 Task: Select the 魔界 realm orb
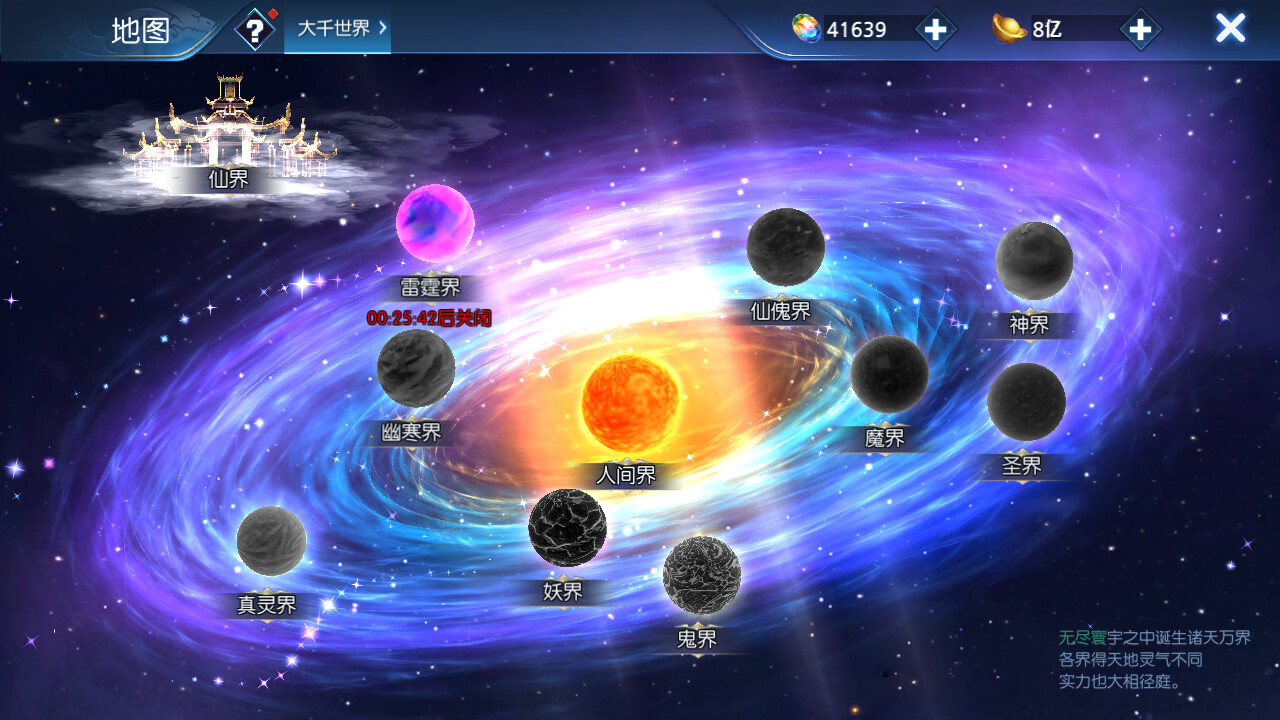click(x=889, y=374)
